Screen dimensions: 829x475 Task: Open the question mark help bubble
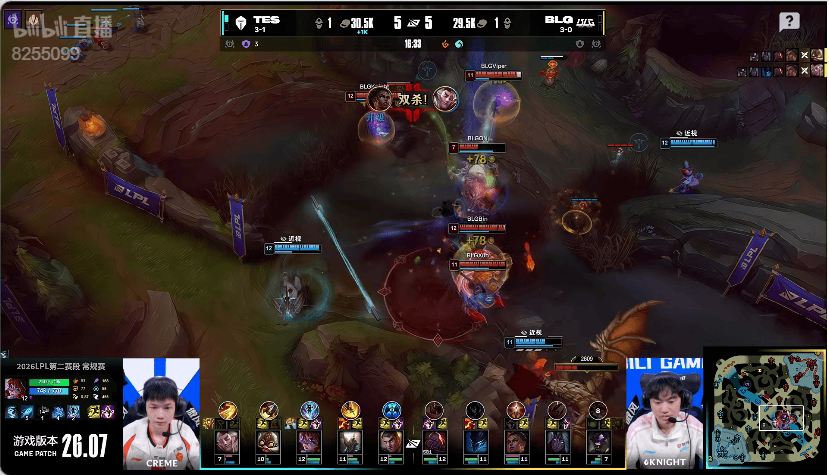pos(789,22)
